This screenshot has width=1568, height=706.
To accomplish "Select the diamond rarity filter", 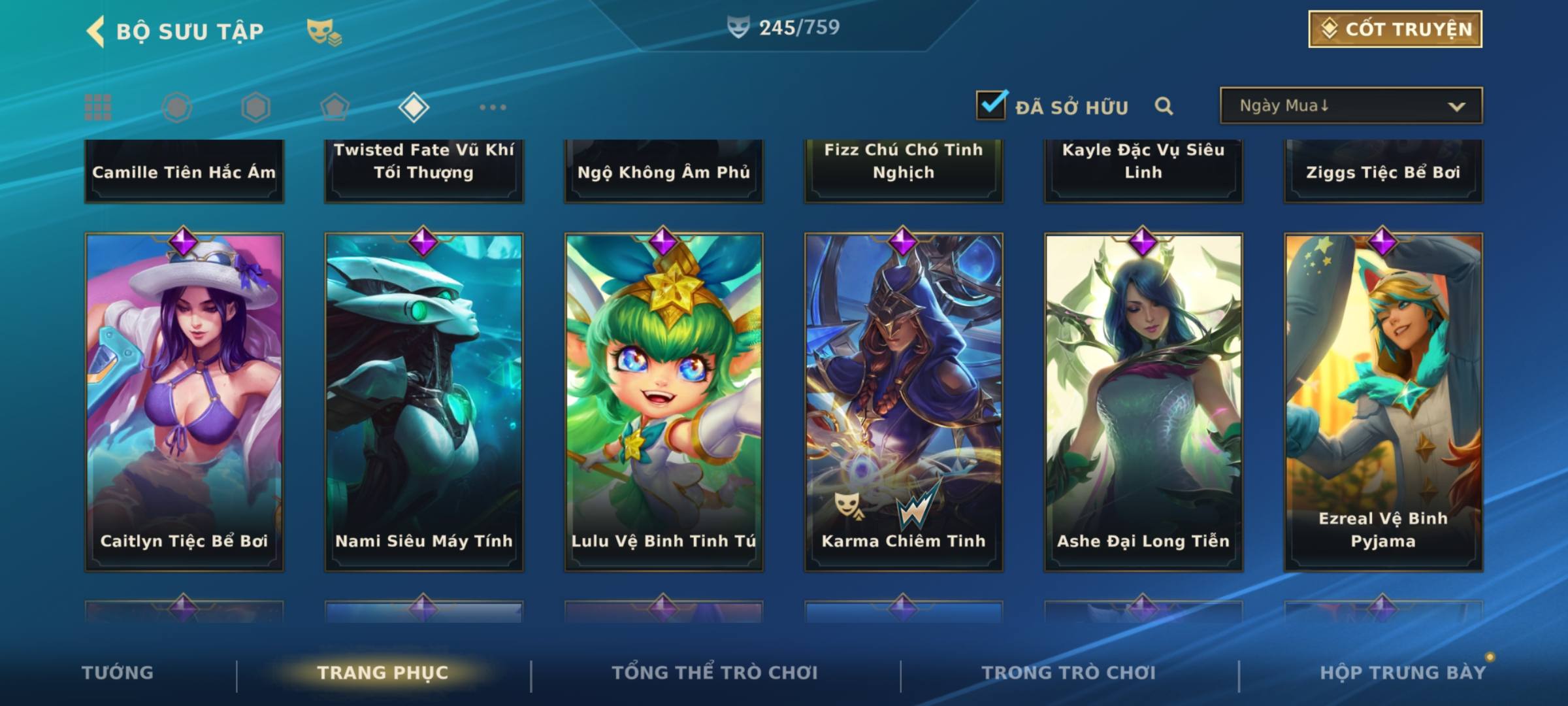I will [x=414, y=107].
